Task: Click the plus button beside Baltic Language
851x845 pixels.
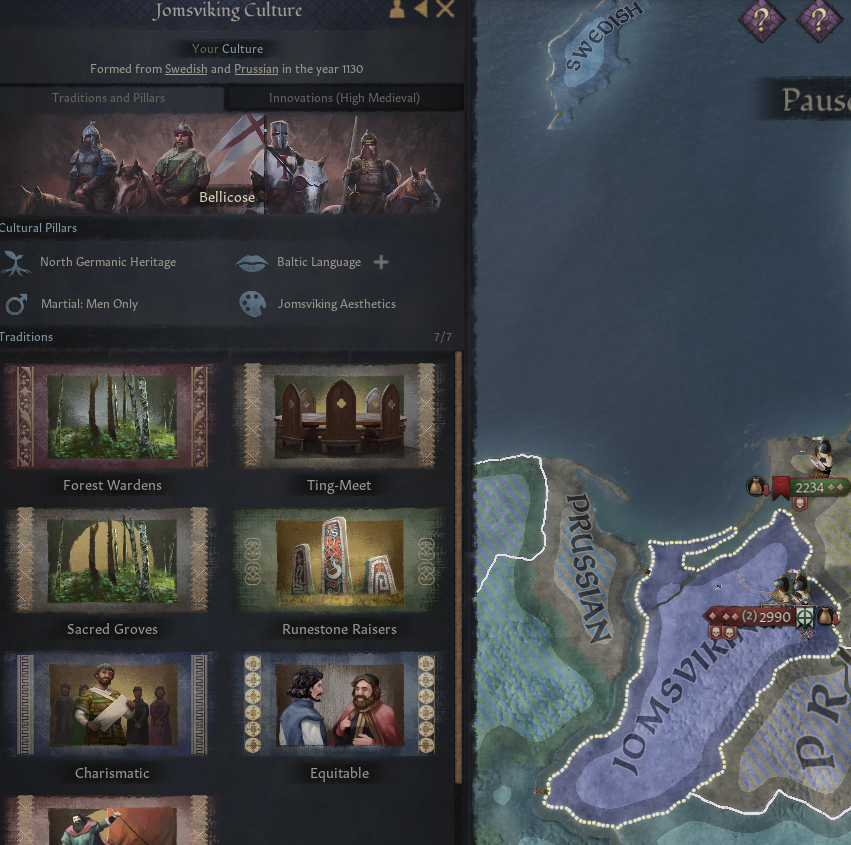Action: pyautogui.click(x=381, y=262)
